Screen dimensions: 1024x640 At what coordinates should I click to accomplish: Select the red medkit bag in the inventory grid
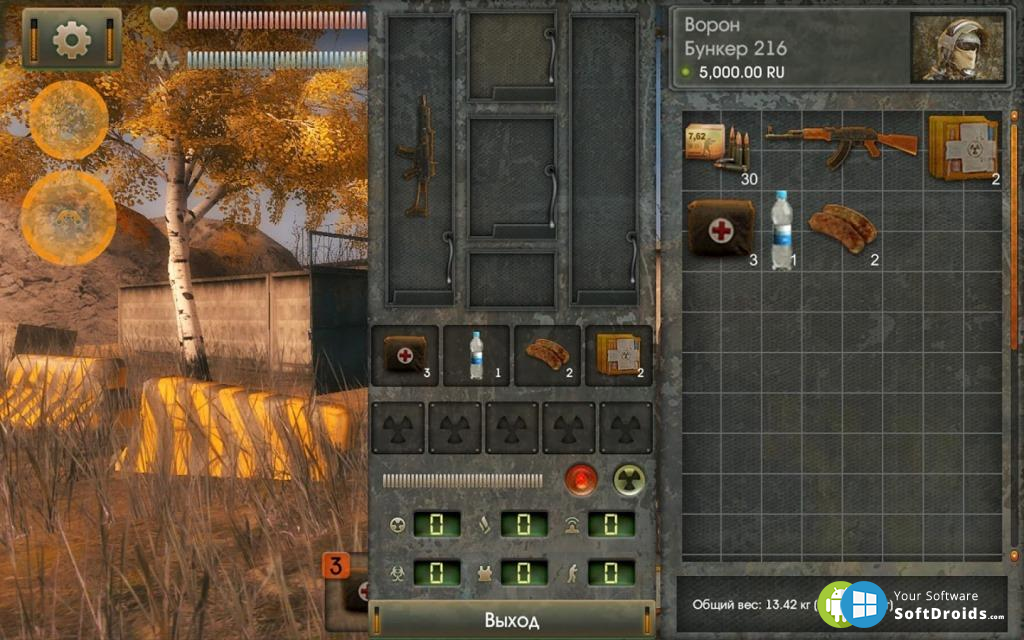click(x=718, y=227)
